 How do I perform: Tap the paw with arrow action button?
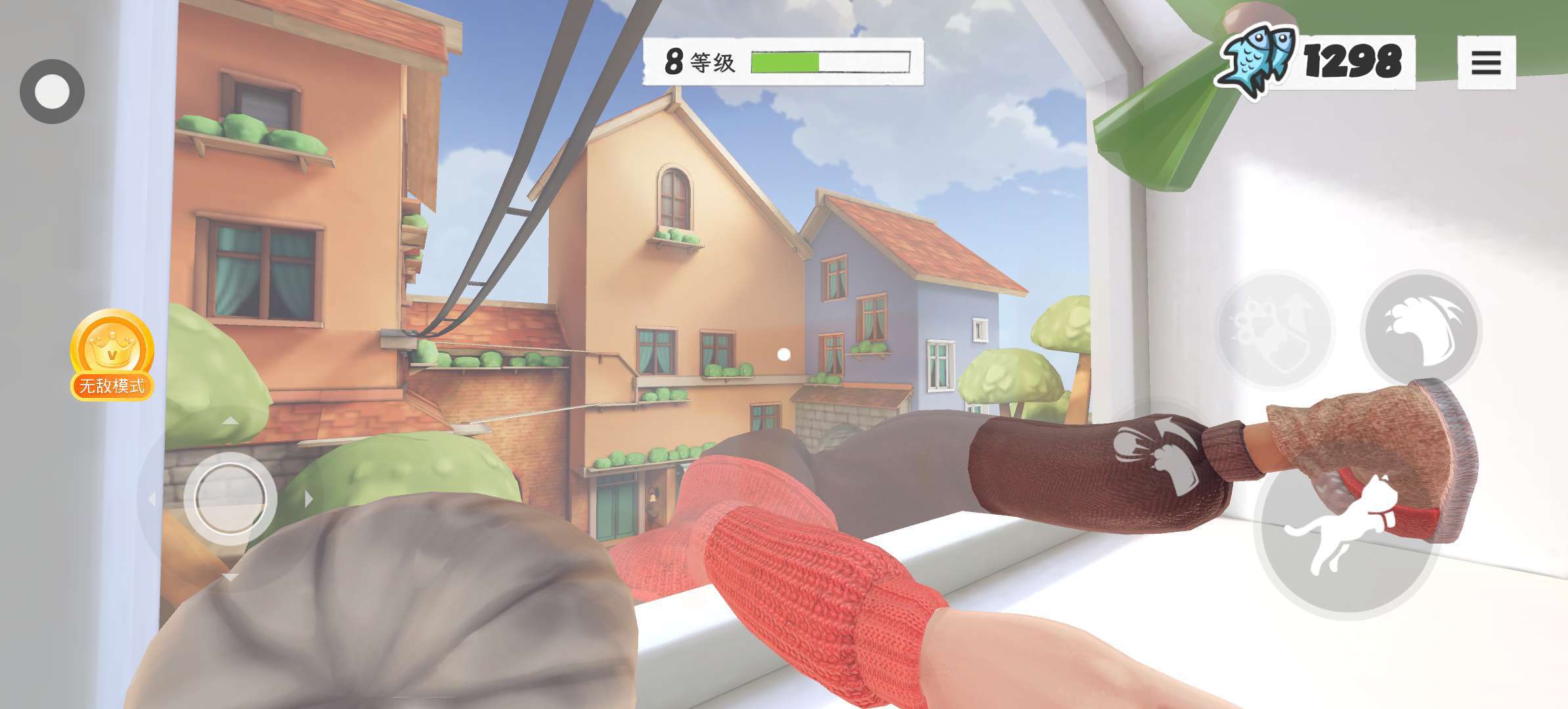[x=1274, y=330]
